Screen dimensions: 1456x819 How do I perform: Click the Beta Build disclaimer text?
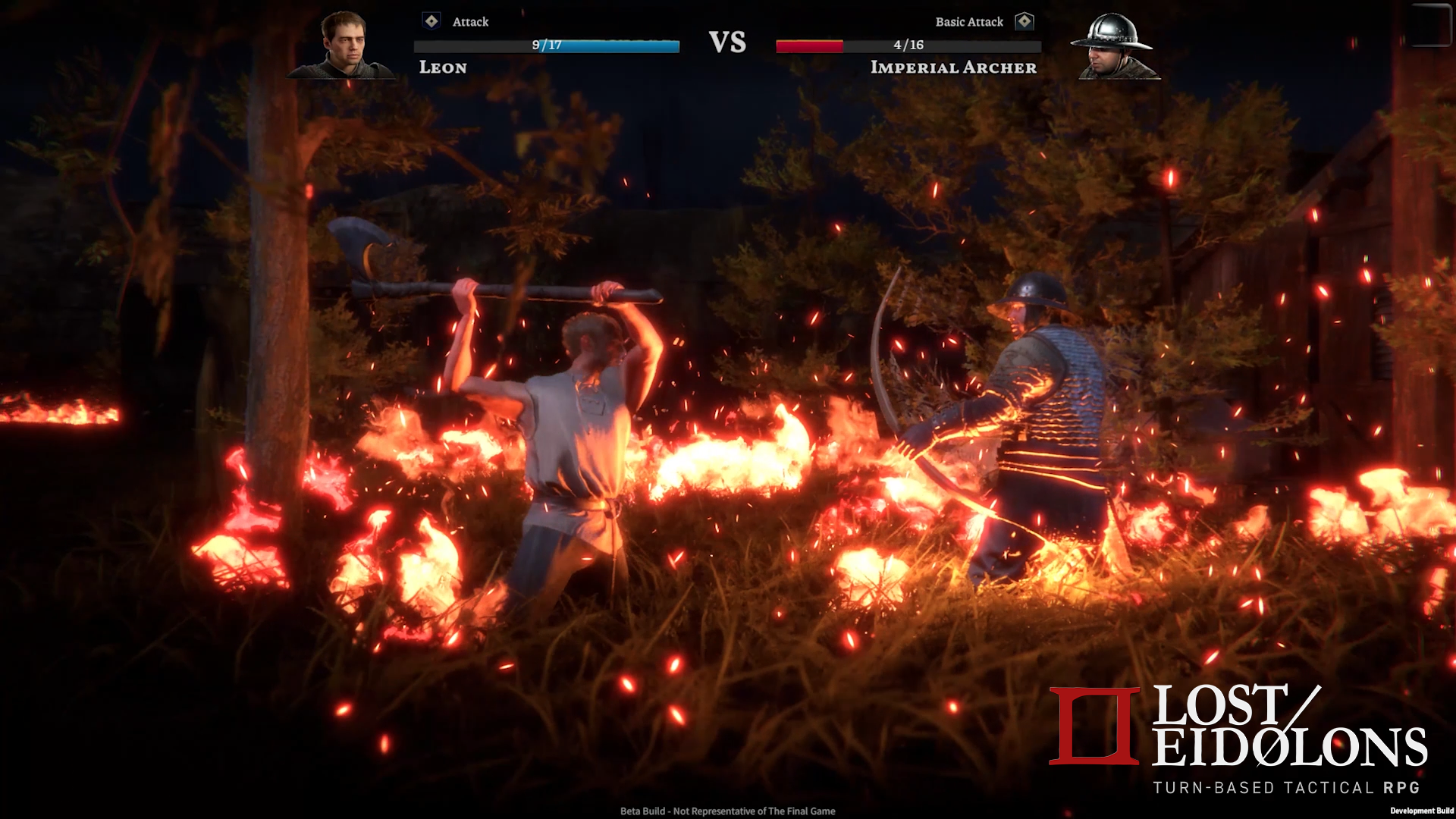click(x=728, y=811)
